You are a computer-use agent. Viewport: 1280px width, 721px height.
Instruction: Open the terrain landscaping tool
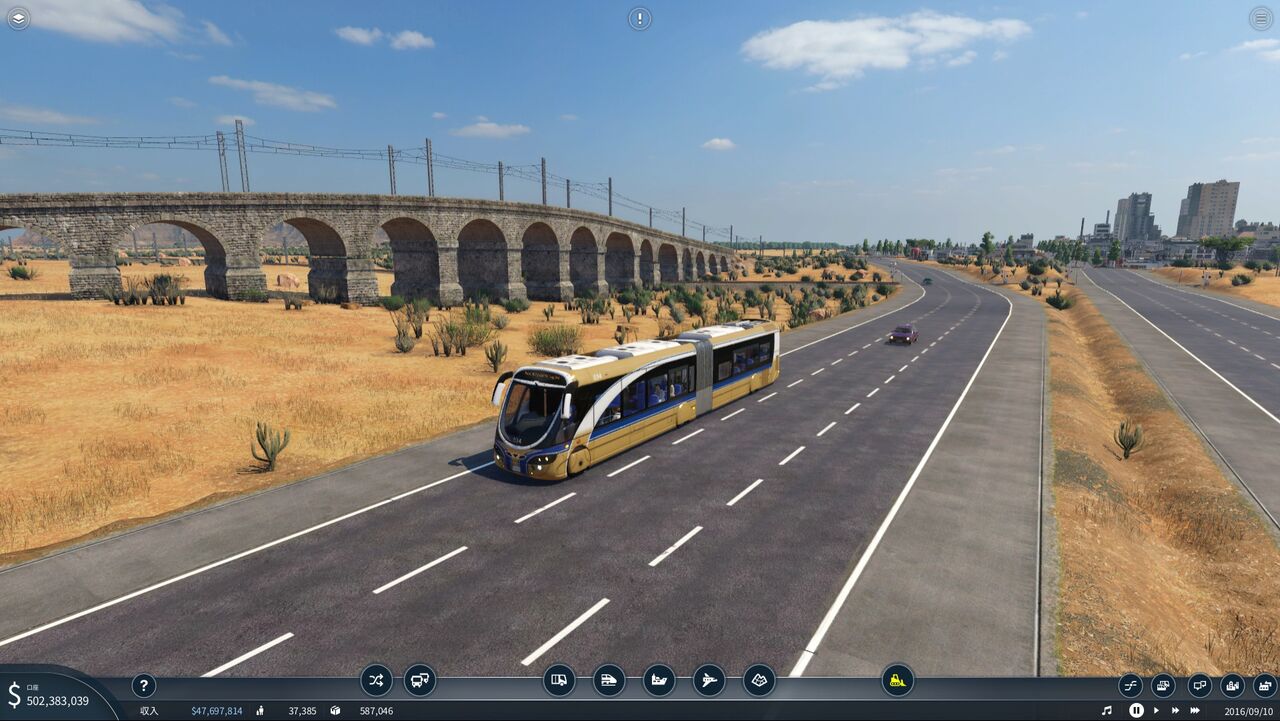click(x=759, y=680)
